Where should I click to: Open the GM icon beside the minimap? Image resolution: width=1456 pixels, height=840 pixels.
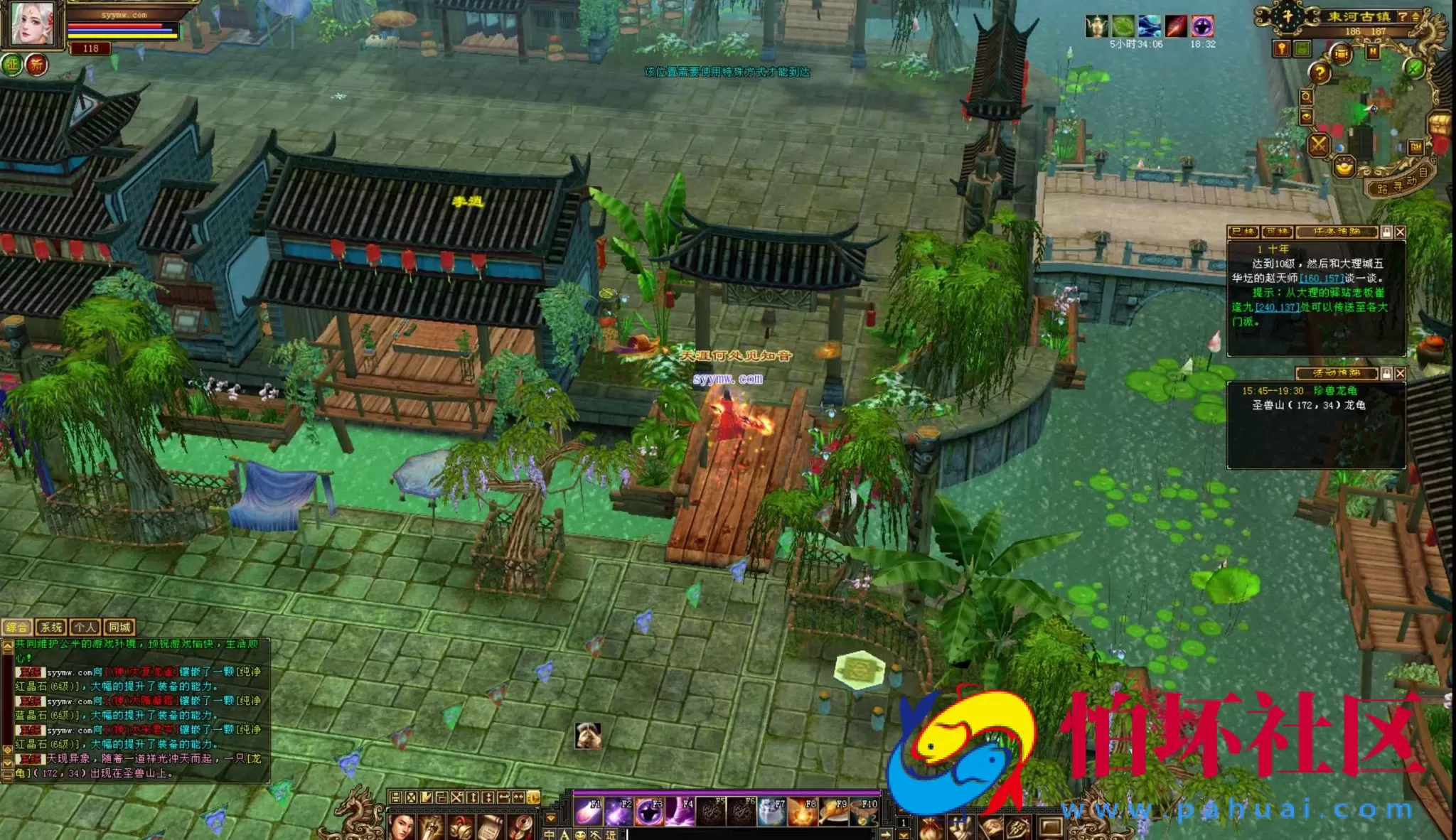click(1415, 148)
